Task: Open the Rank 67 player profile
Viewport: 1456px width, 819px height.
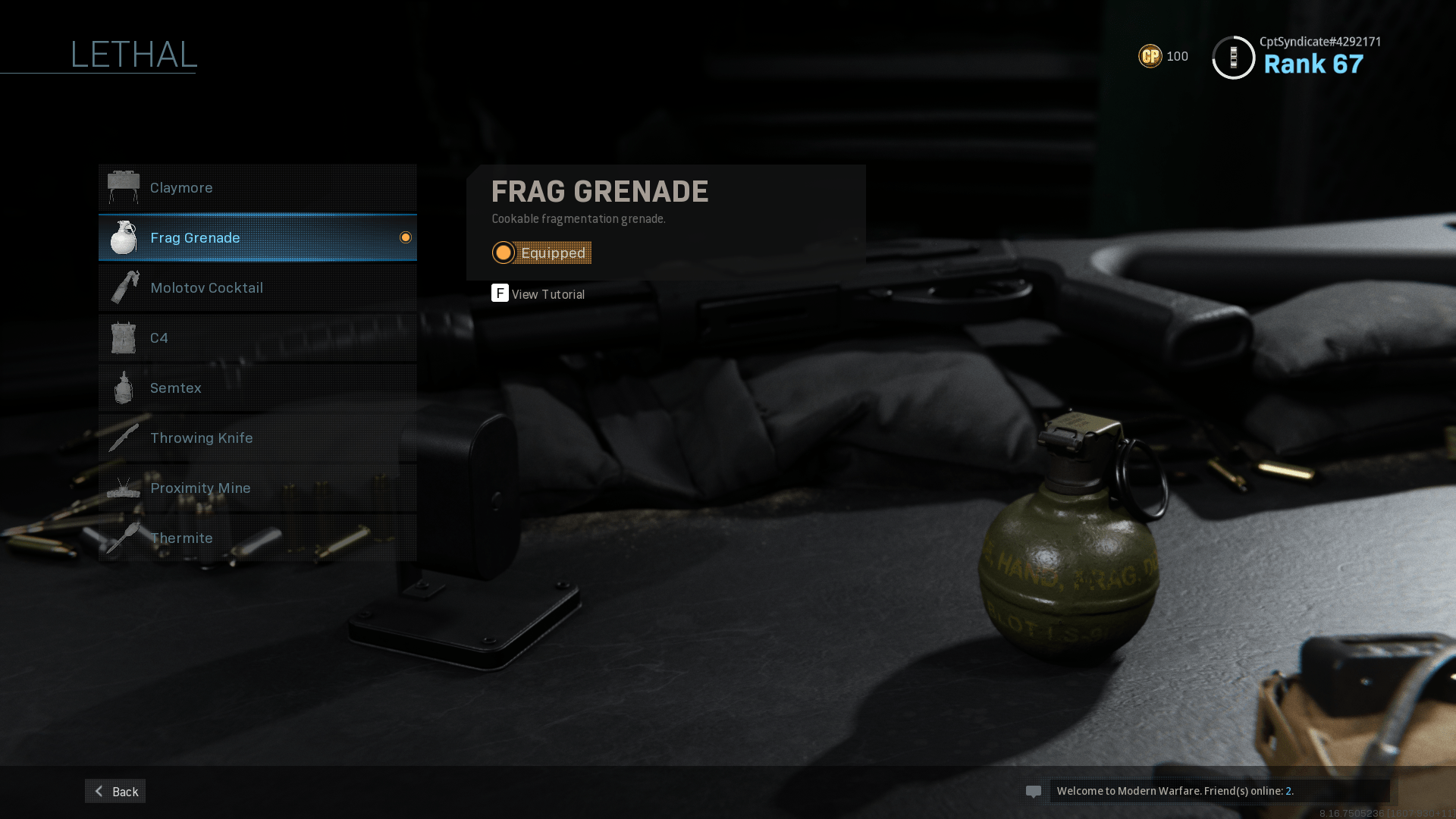Action: click(x=1297, y=57)
